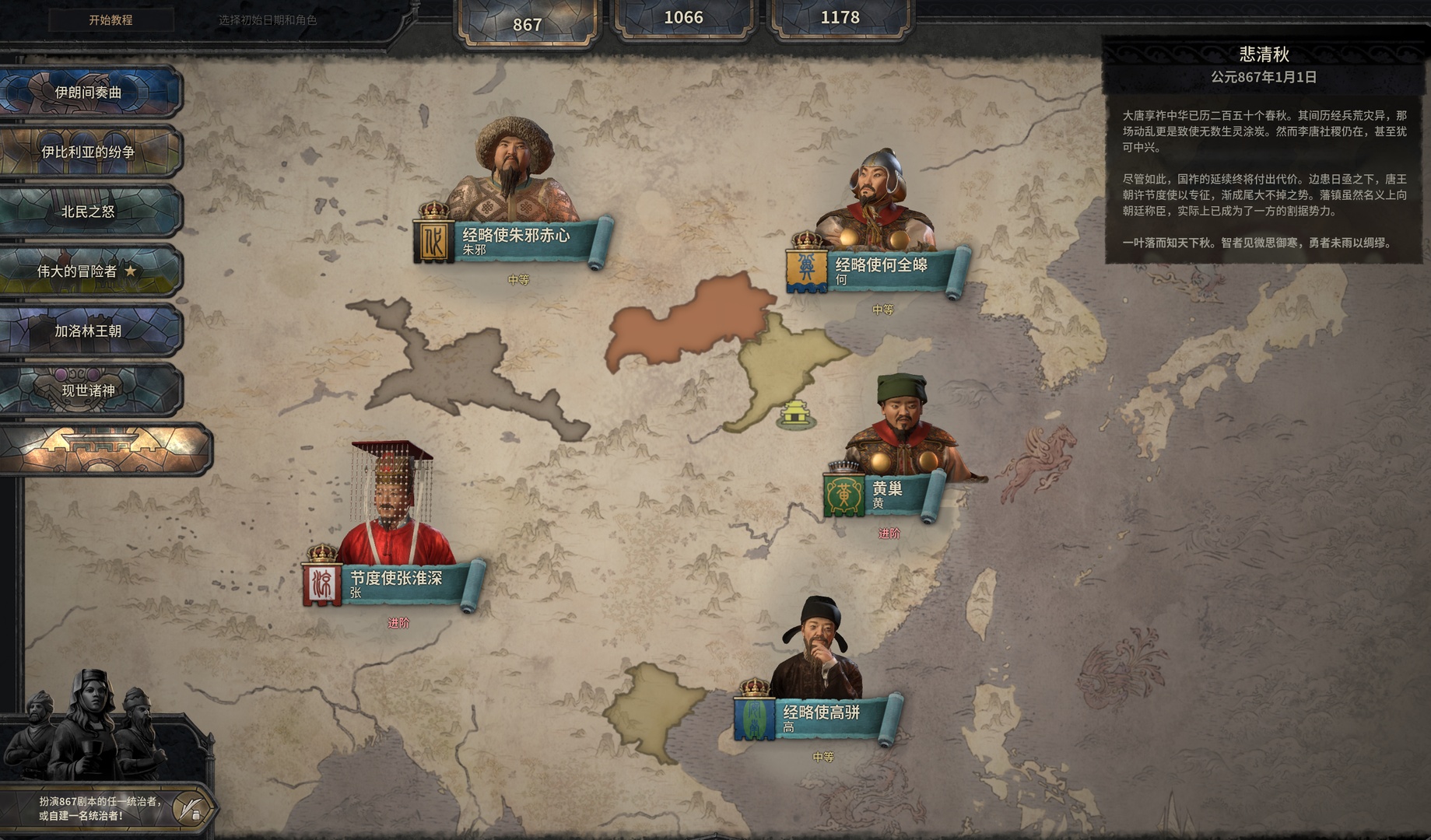The width and height of the screenshot is (1431, 840).
Task: Open the 伊朗间奏曲 bookmark
Action: pyautogui.click(x=89, y=92)
